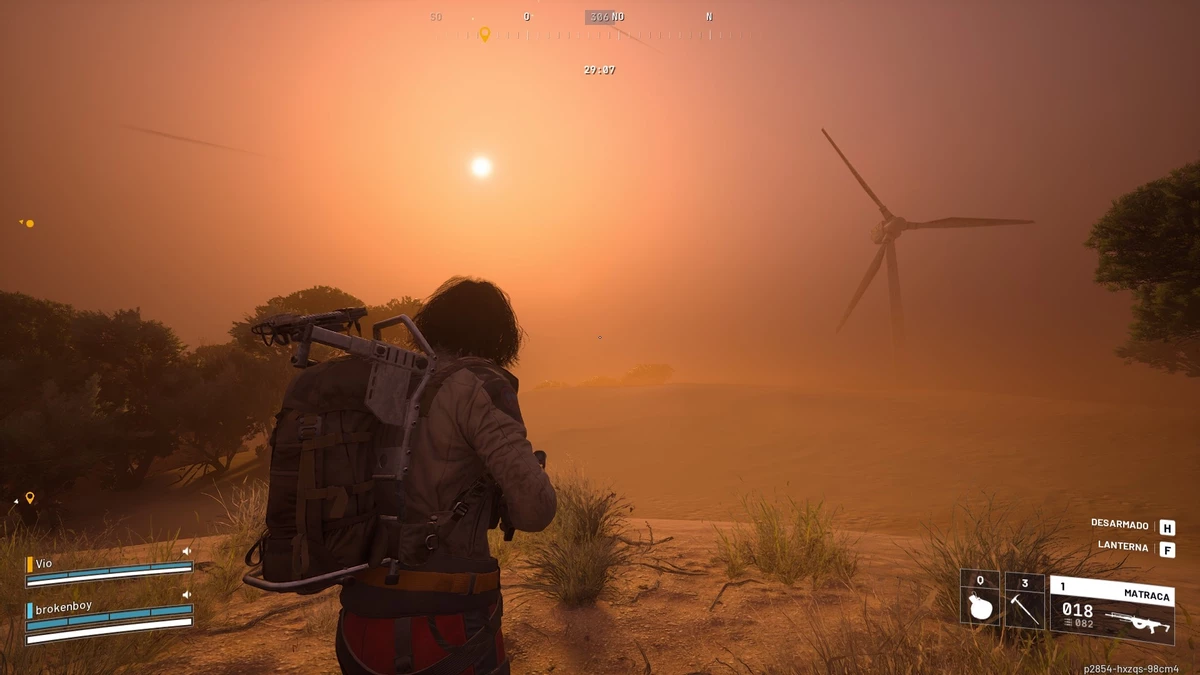
Task: Toggle Vio's voice speaker icon
Action: [x=186, y=551]
